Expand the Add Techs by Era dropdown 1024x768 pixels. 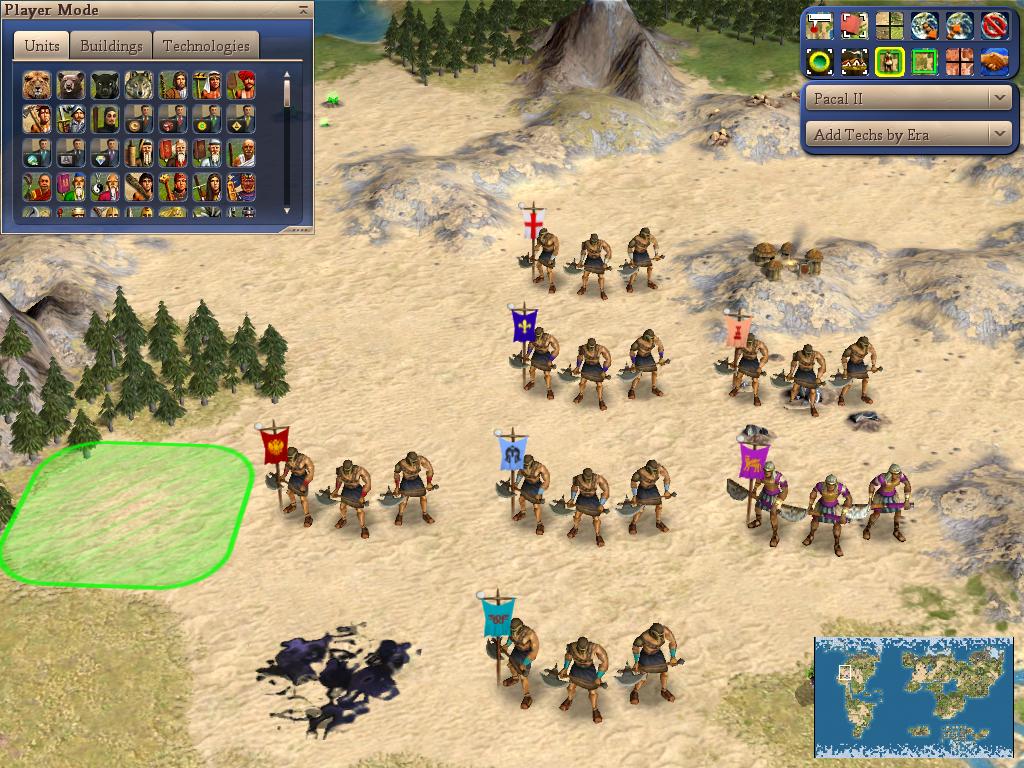coord(909,134)
